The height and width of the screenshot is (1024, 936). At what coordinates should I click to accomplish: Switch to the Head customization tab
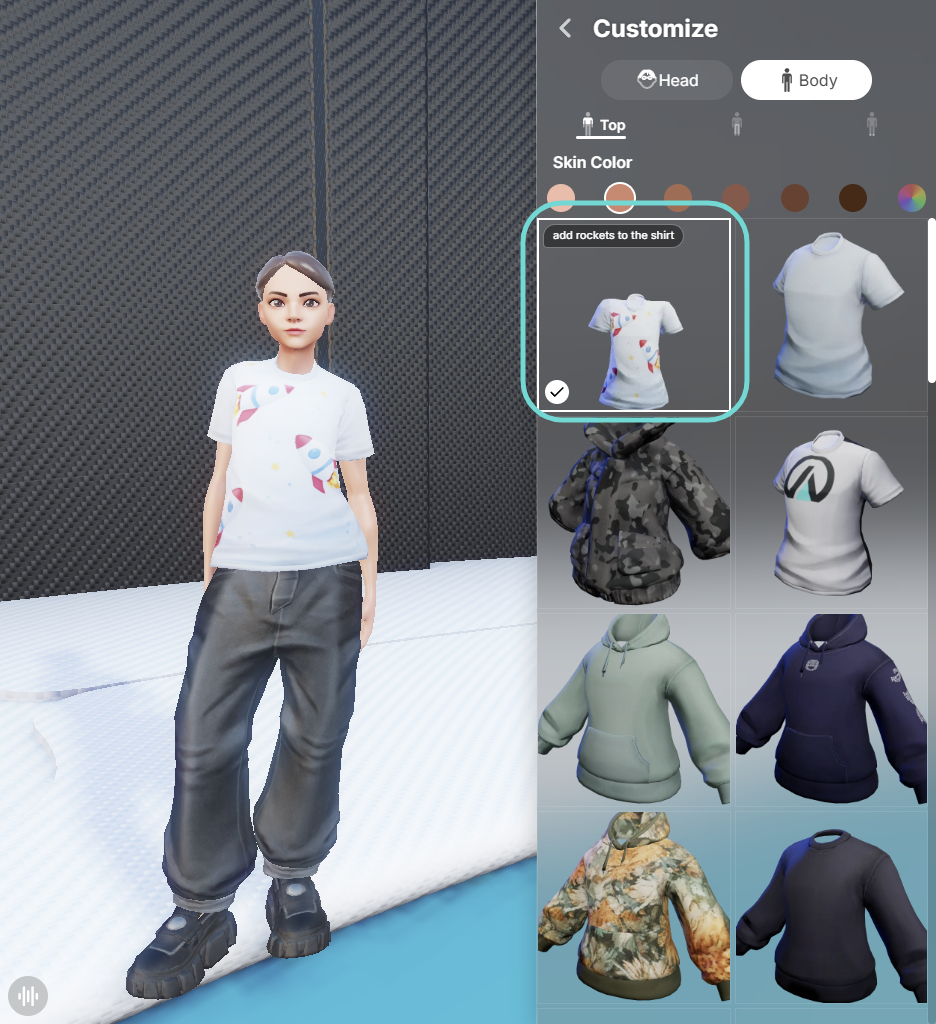(667, 80)
